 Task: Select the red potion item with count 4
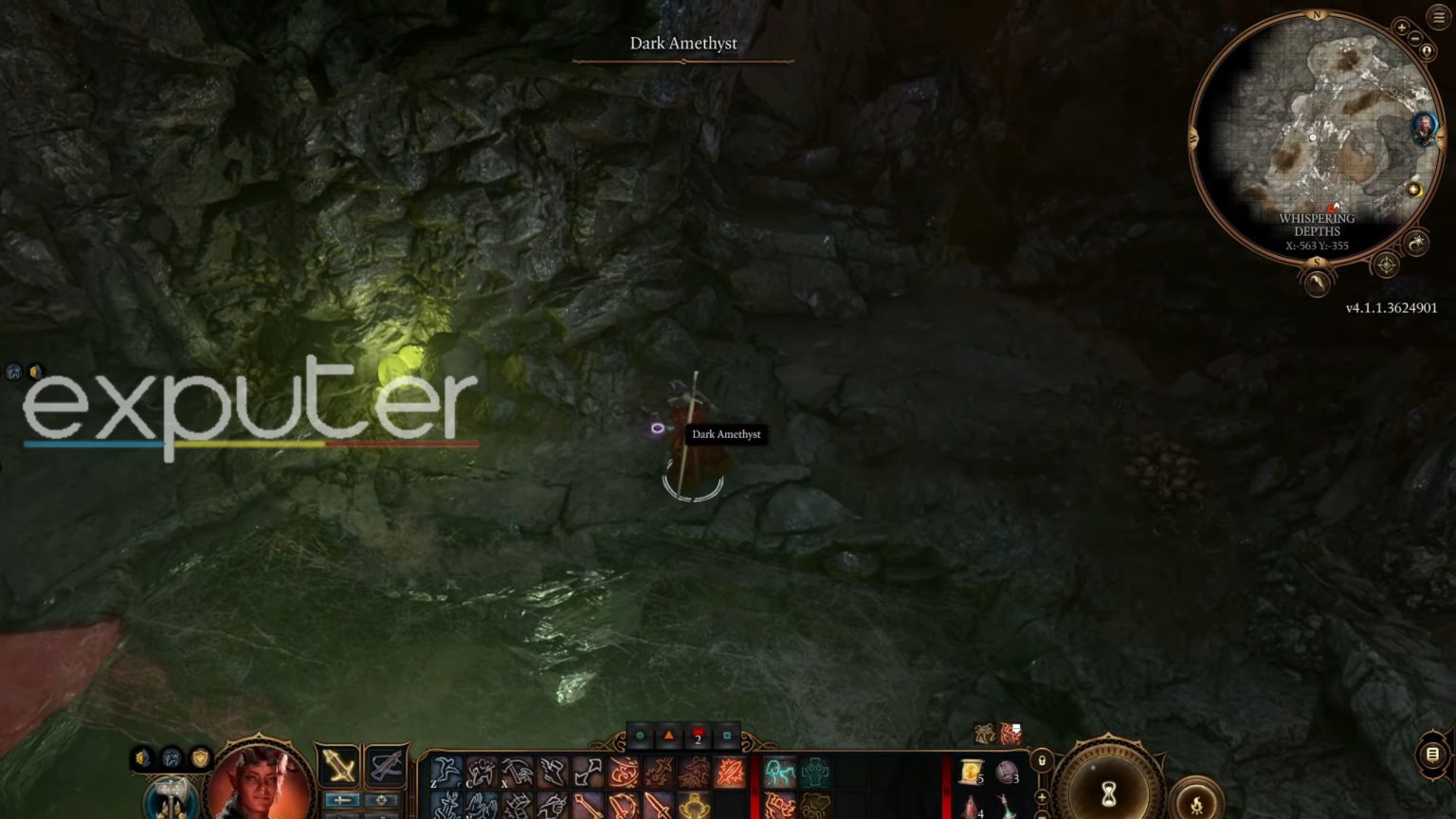[971, 806]
